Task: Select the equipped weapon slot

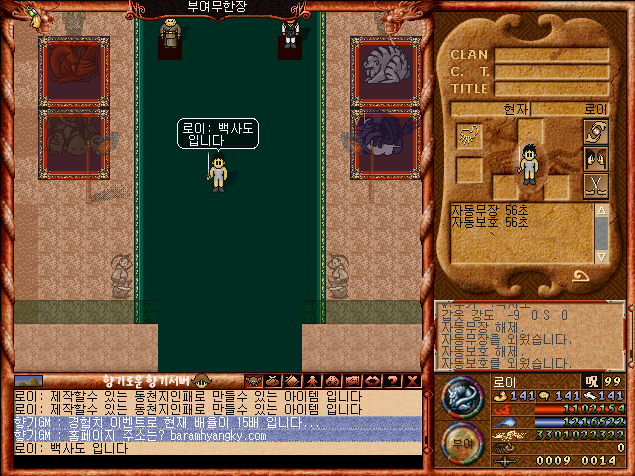Action: (469, 136)
